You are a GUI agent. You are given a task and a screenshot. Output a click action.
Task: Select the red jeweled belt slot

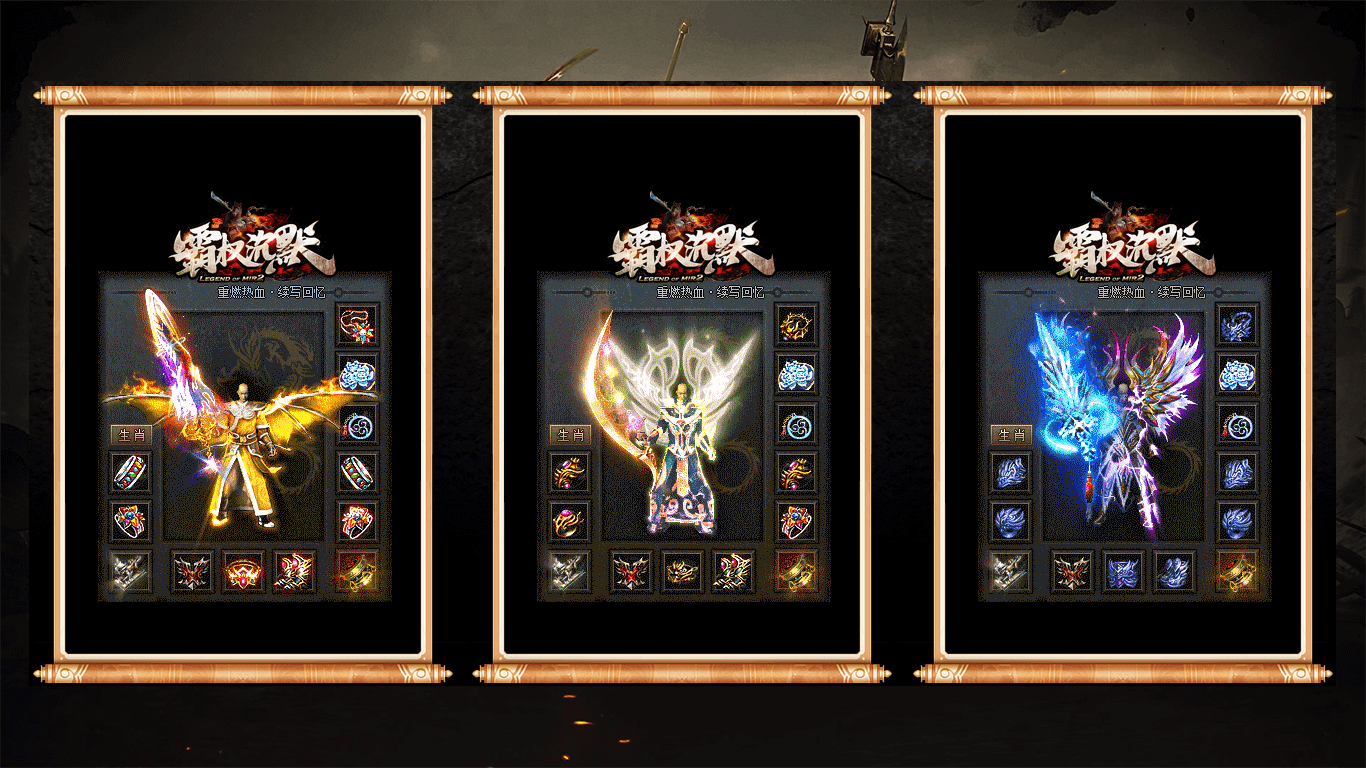pyautogui.click(x=244, y=572)
